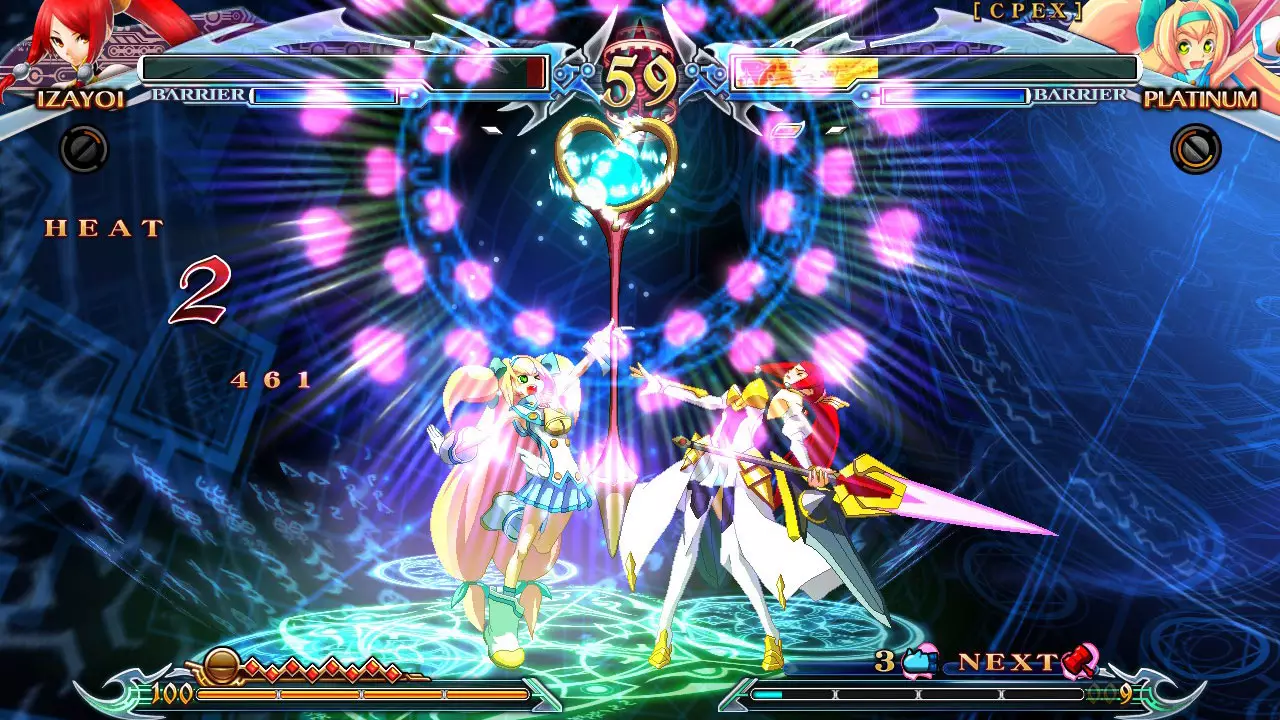
Task: Click the PLATINUM name label
Action: click(1199, 100)
